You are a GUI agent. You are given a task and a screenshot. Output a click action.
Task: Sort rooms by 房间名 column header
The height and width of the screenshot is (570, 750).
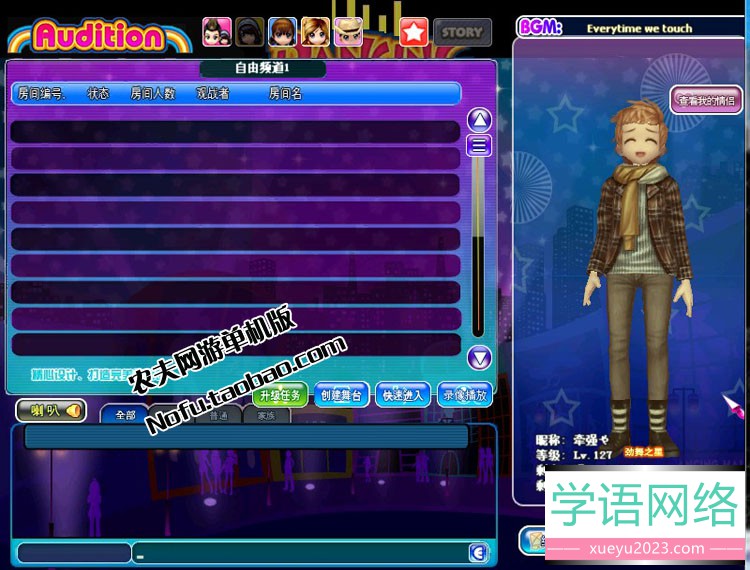pyautogui.click(x=285, y=94)
